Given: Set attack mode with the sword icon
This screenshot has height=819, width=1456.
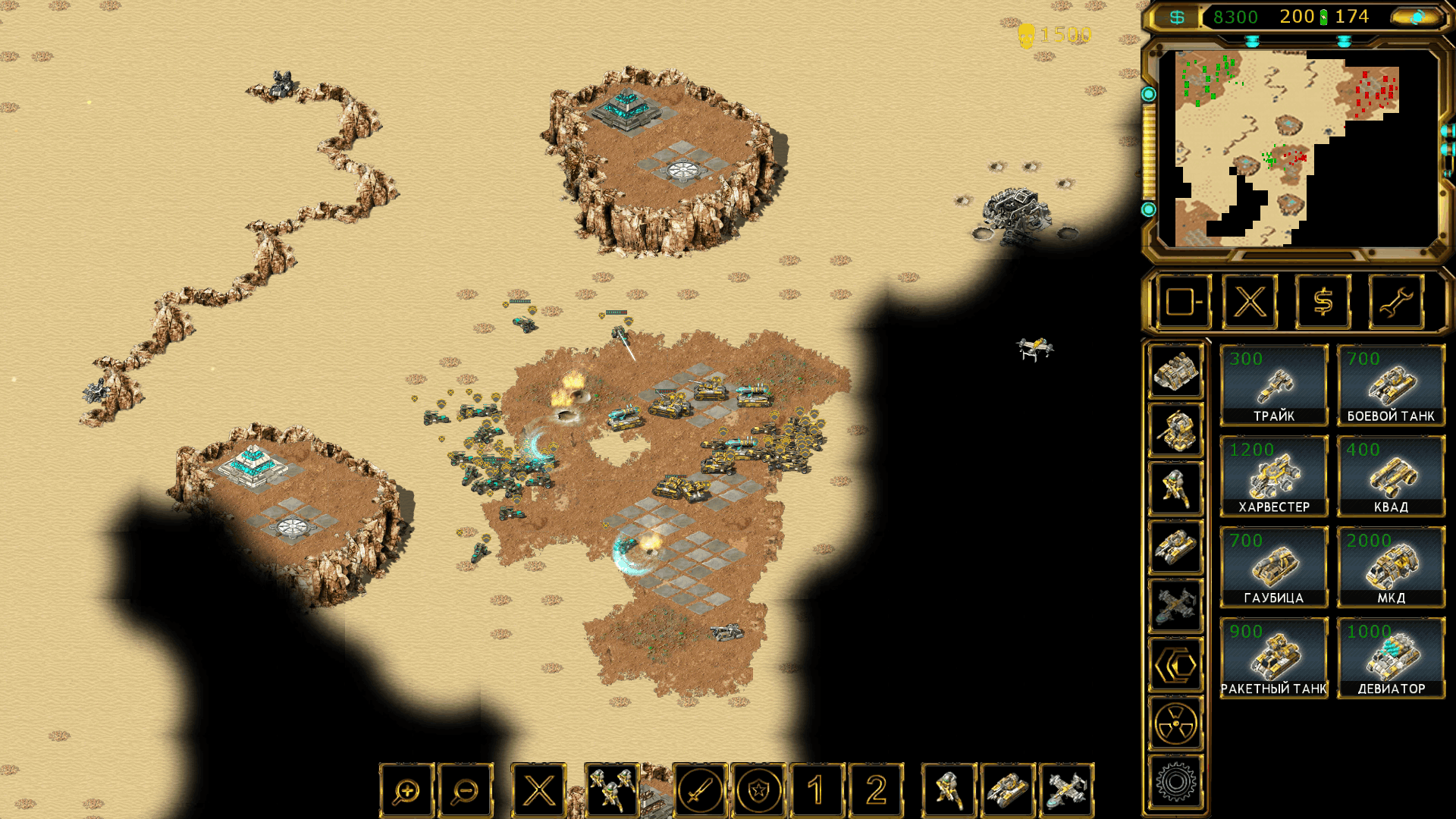Looking at the screenshot, I should 699,791.
